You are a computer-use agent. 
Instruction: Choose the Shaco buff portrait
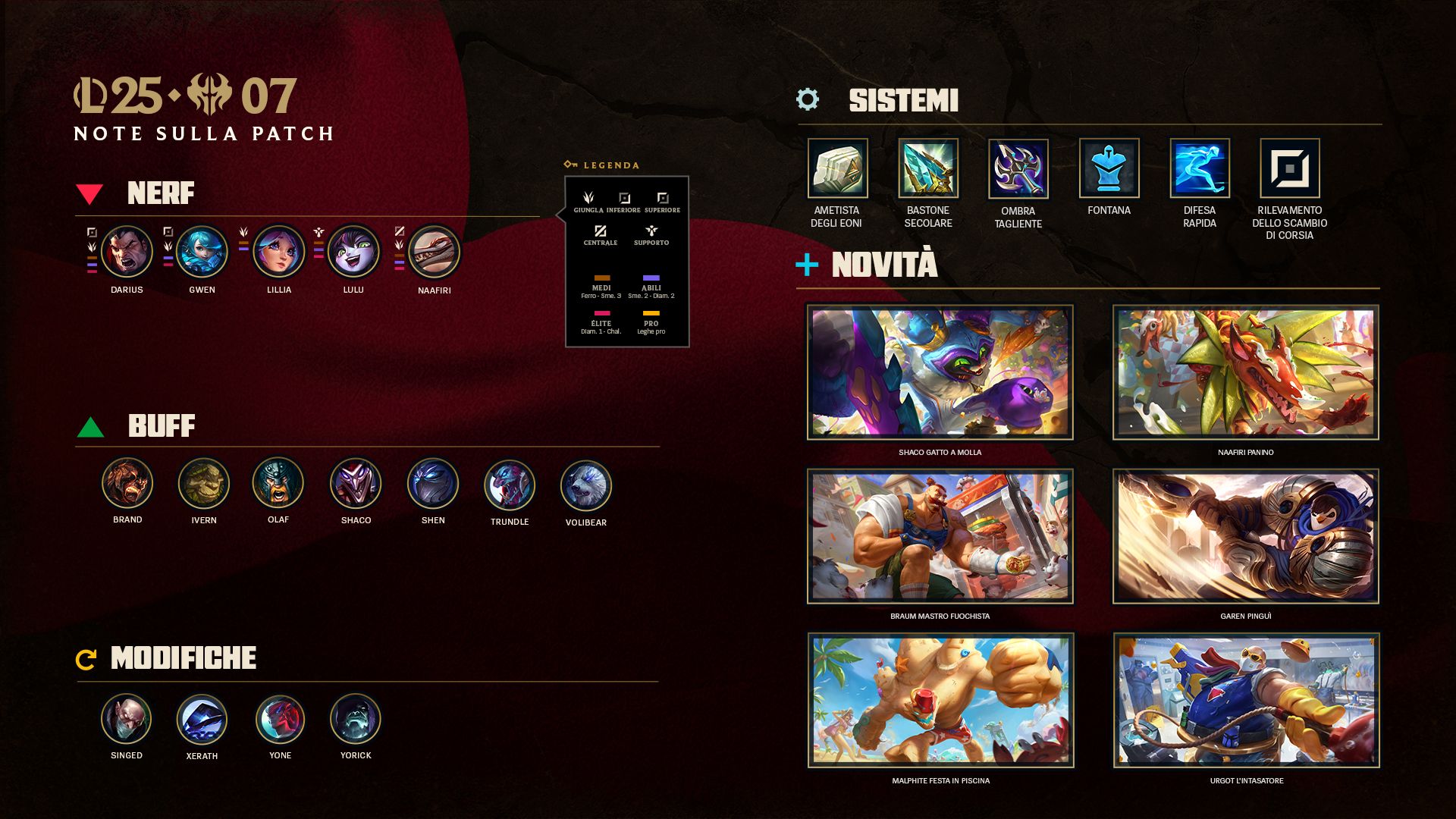pos(356,483)
